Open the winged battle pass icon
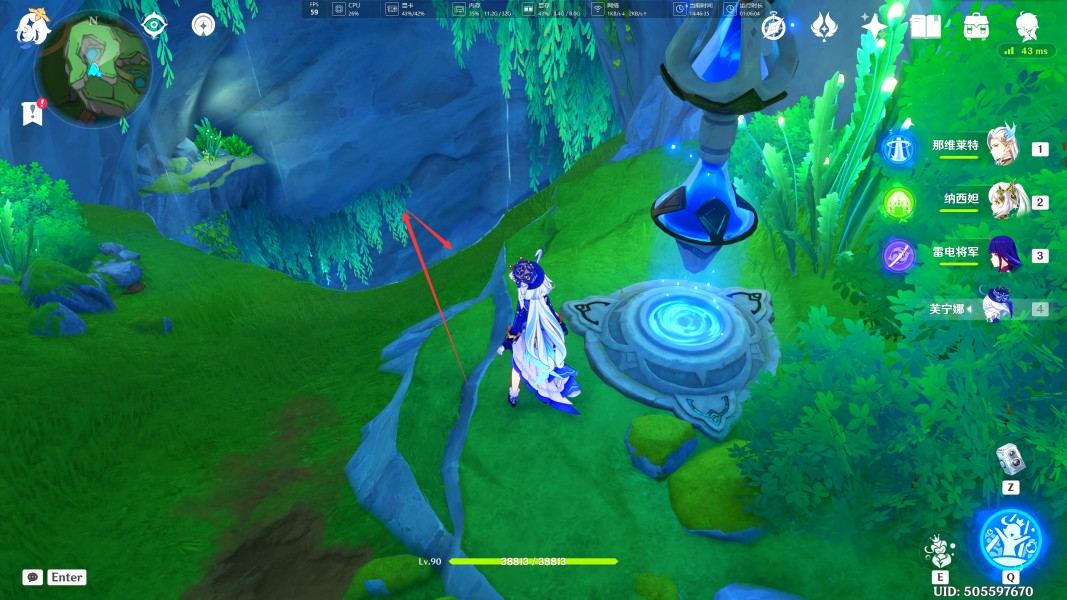The width and height of the screenshot is (1067, 600). [824, 27]
